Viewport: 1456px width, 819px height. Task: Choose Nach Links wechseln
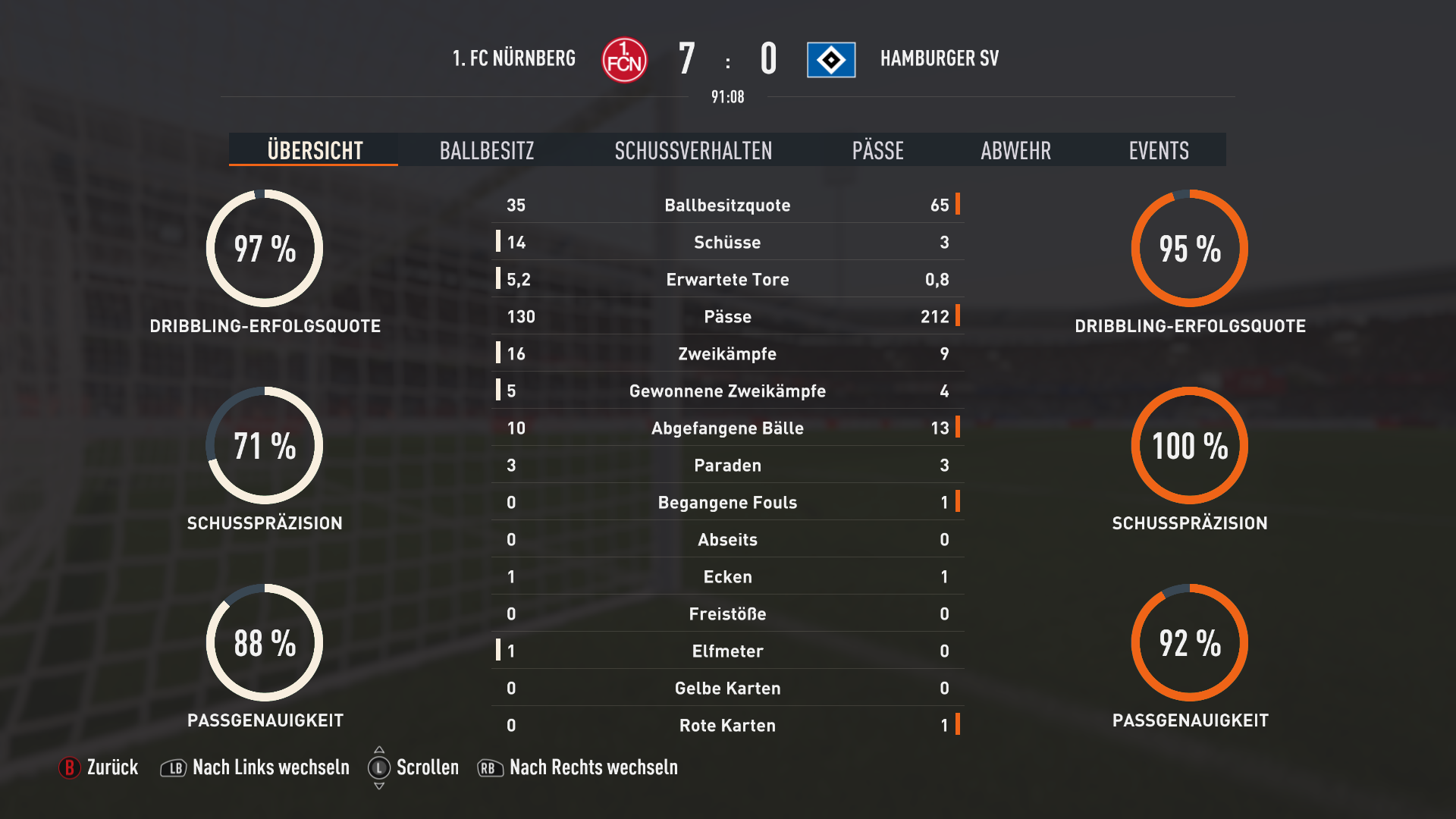click(x=256, y=767)
